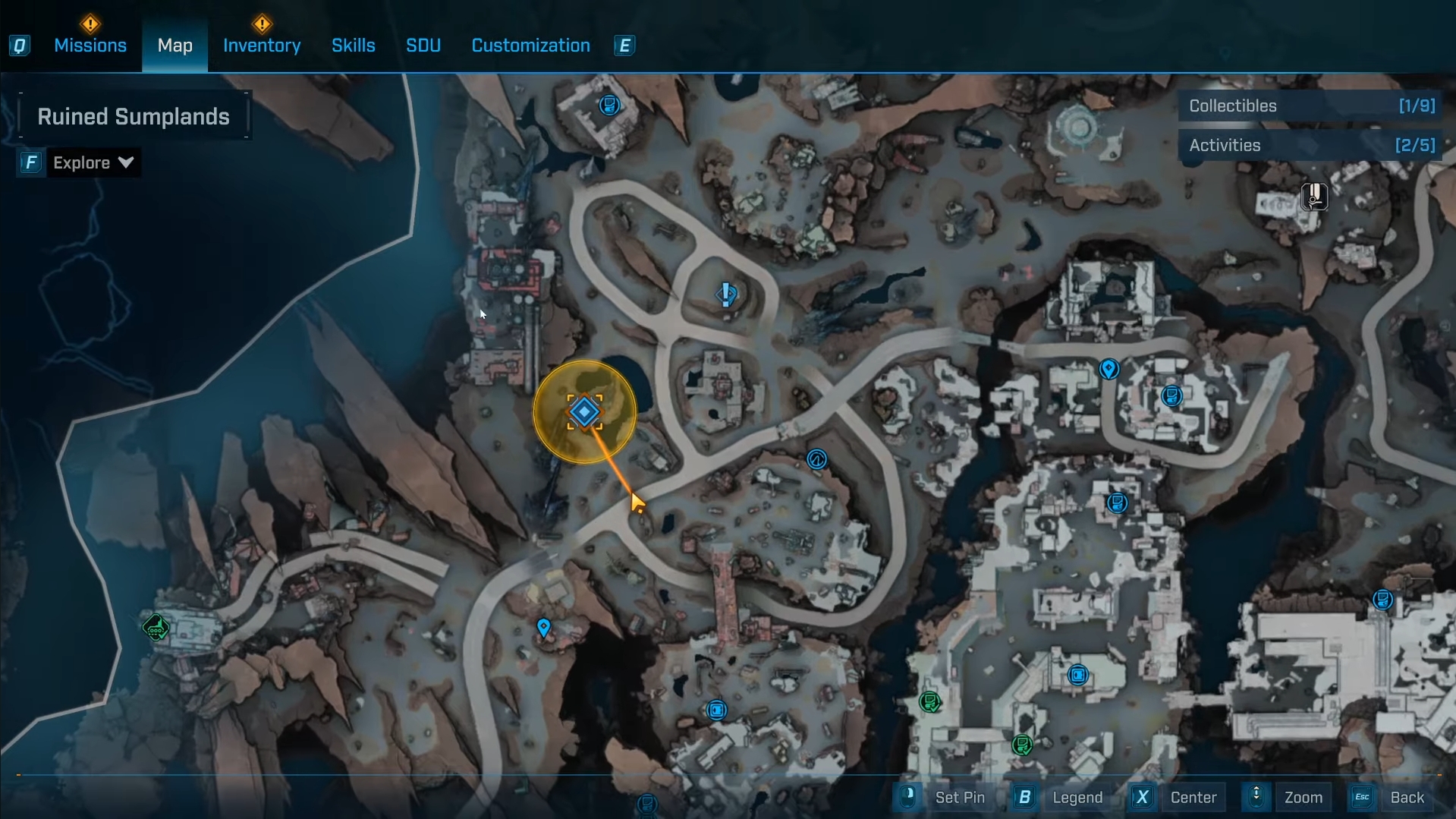The width and height of the screenshot is (1456, 819).
Task: Select the blue diamond marker in yellow circle
Action: pos(584,412)
